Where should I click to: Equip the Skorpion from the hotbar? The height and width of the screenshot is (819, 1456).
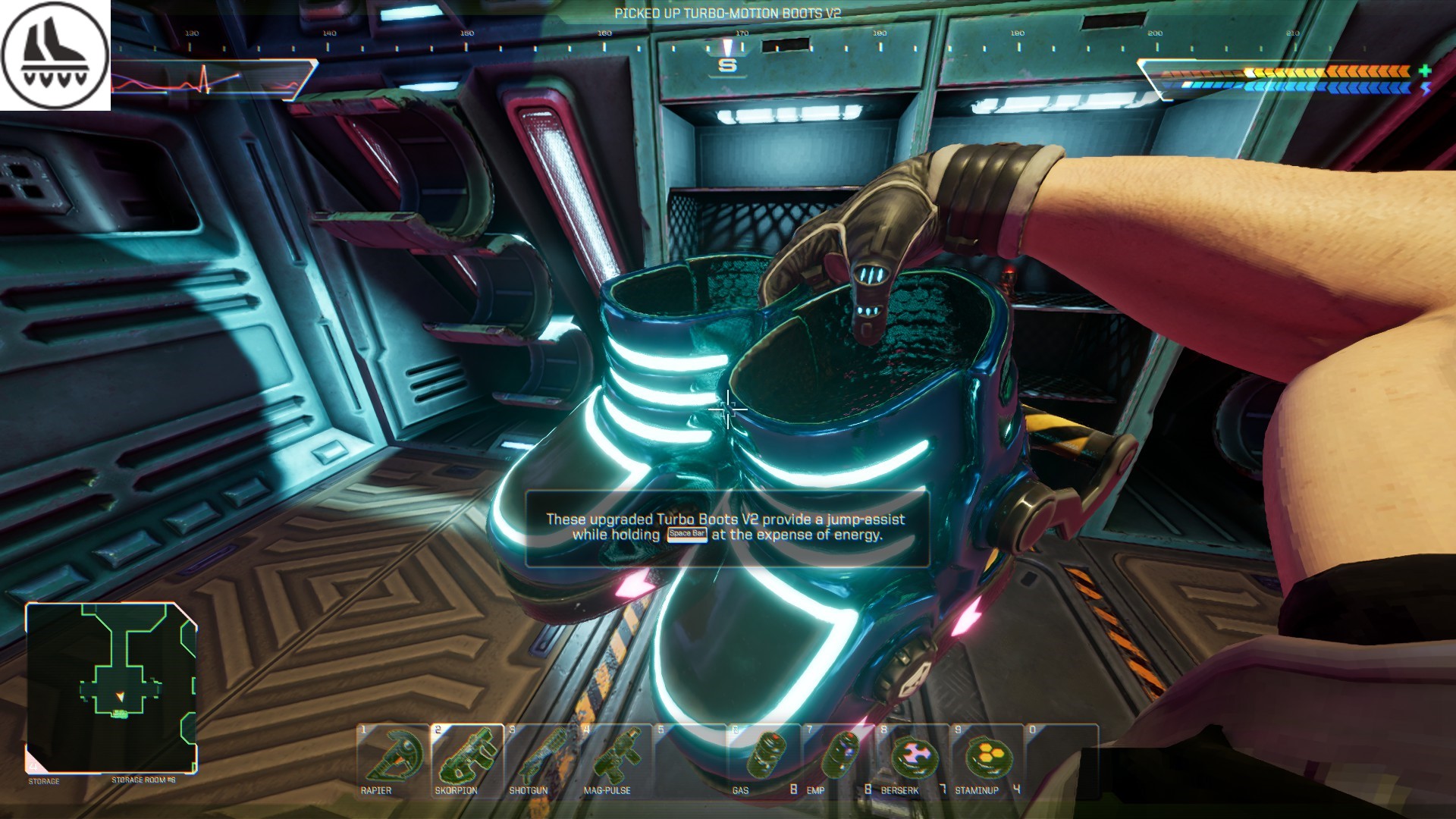click(467, 758)
